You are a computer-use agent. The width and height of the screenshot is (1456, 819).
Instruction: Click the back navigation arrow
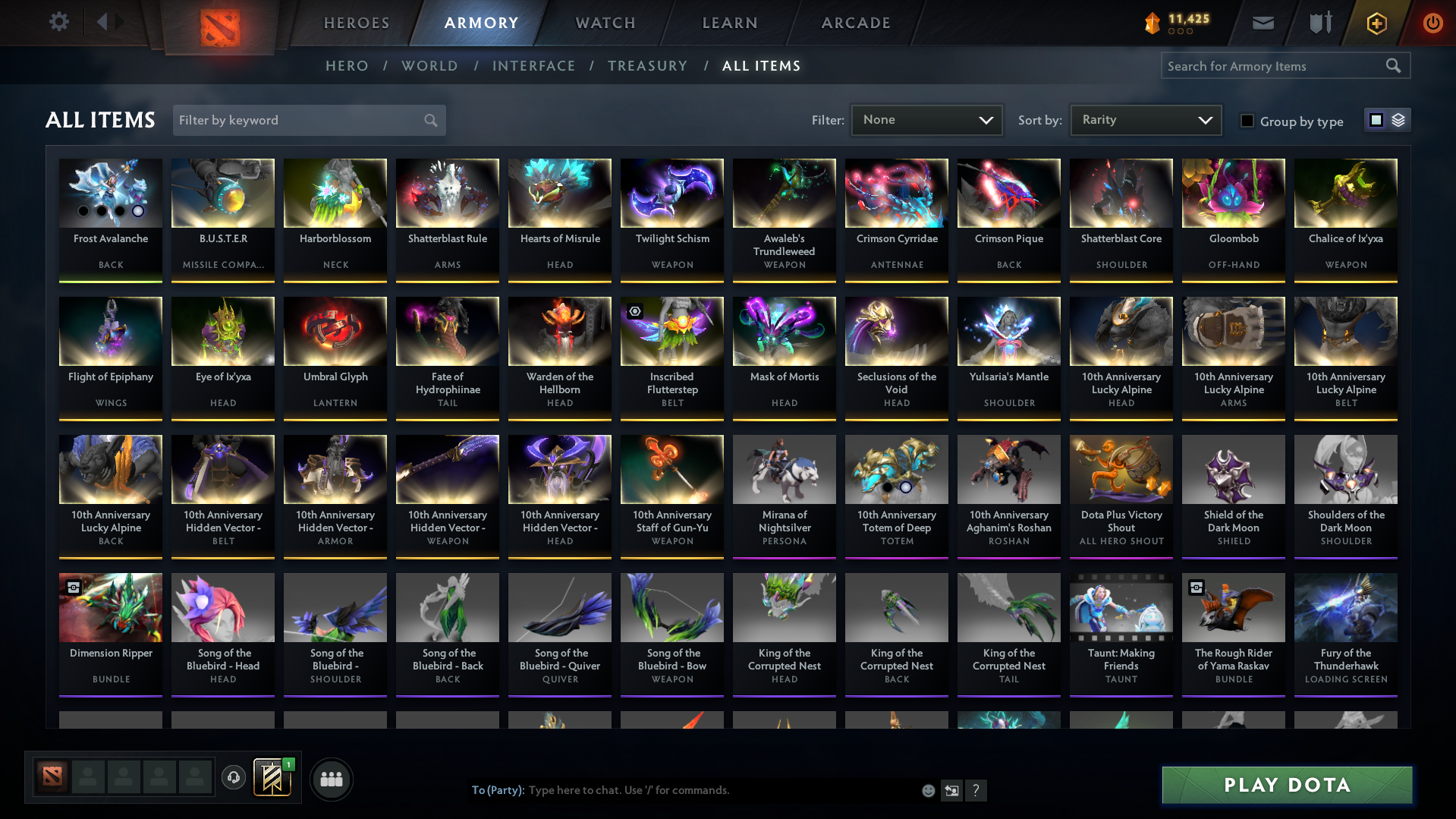pyautogui.click(x=104, y=22)
